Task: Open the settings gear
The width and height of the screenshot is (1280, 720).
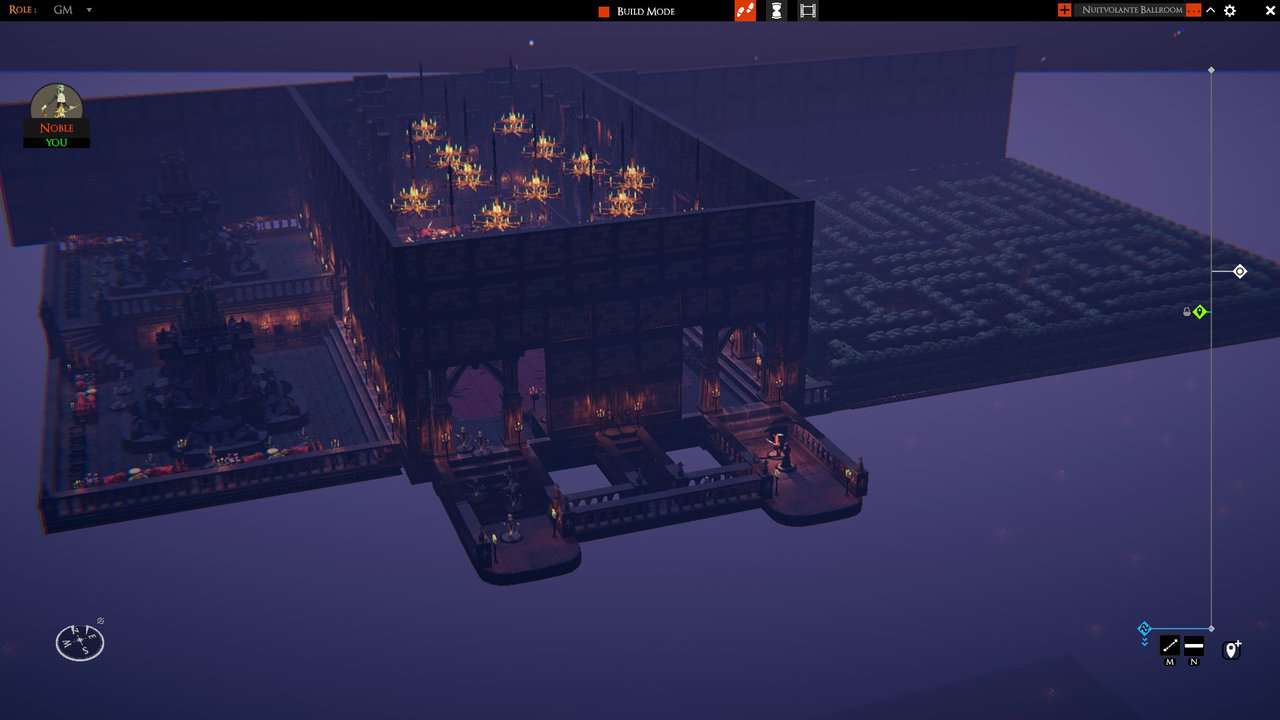Action: (x=1230, y=10)
